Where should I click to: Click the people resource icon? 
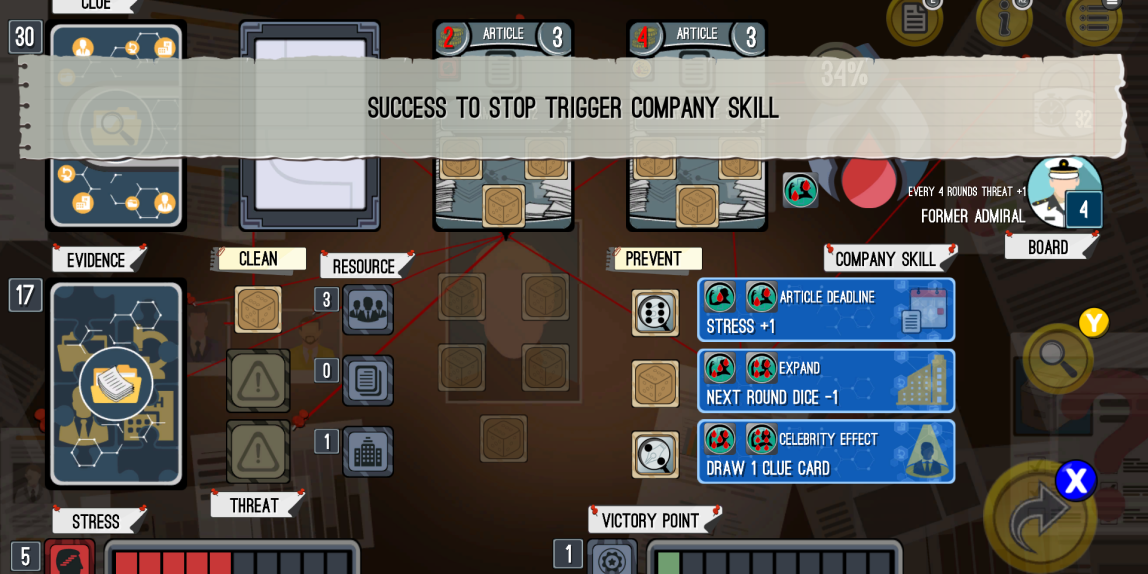pyautogui.click(x=368, y=310)
